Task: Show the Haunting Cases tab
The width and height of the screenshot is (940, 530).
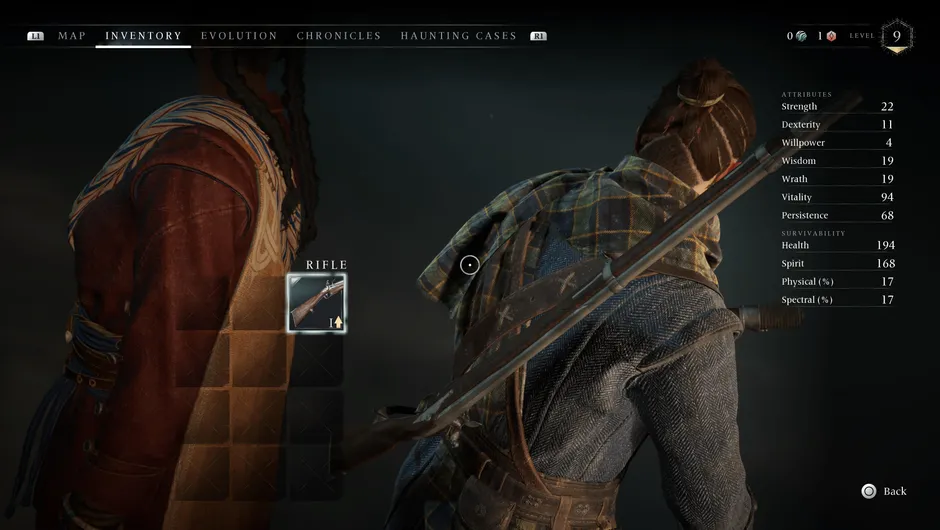Action: (458, 36)
